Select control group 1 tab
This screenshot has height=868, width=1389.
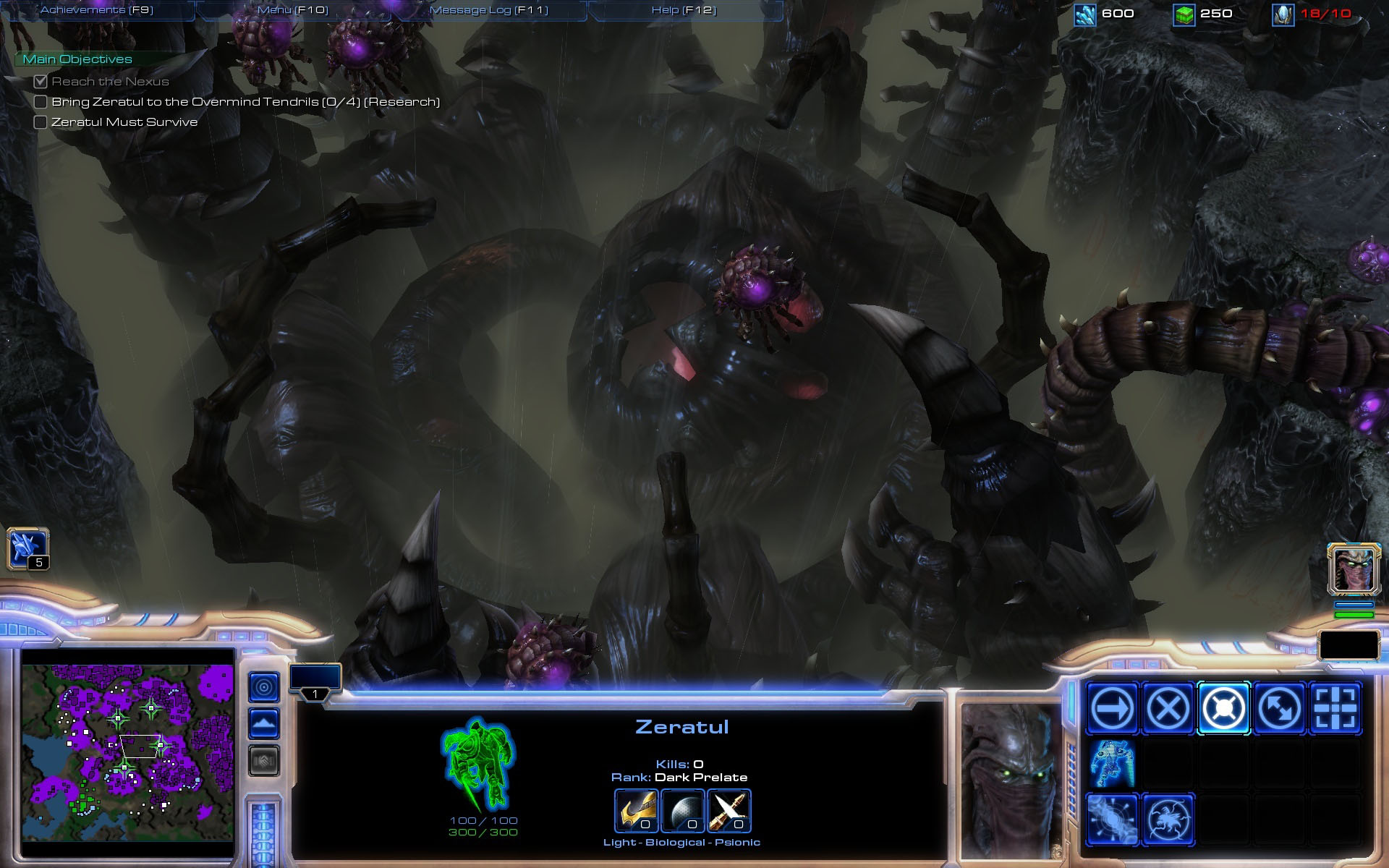315,682
